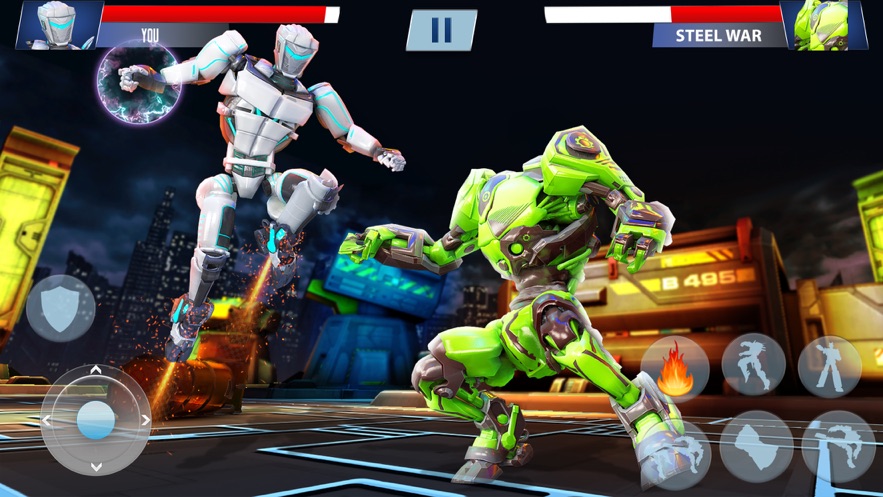Use the high kick attack button

[838, 445]
